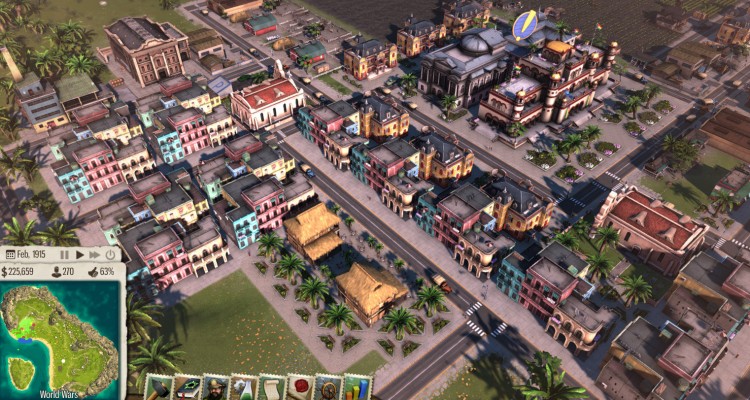Open the calendar beside Feb. 1915
The width and height of the screenshot is (750, 400).
point(13,255)
